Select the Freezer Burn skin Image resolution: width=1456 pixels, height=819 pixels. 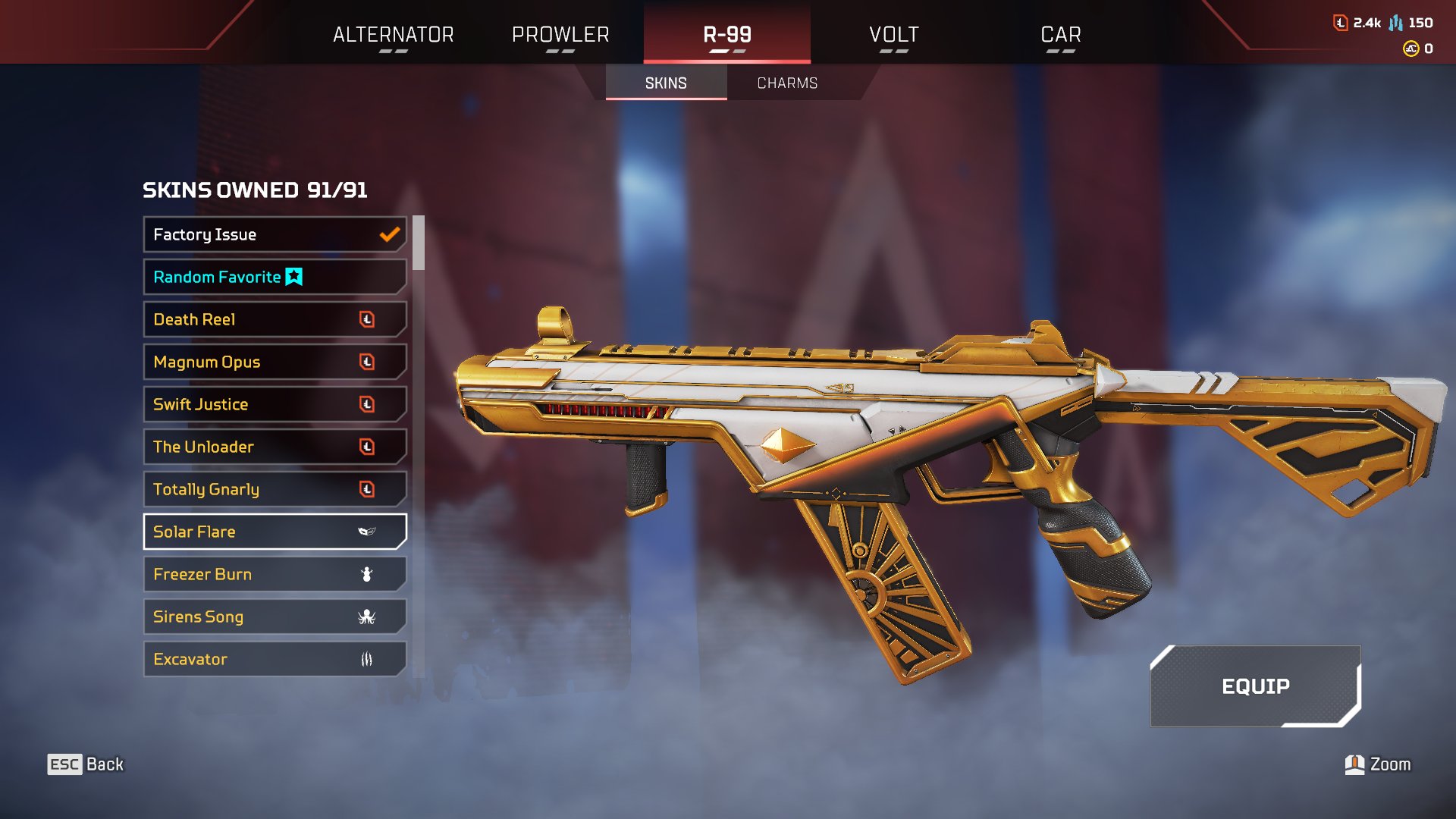(275, 575)
